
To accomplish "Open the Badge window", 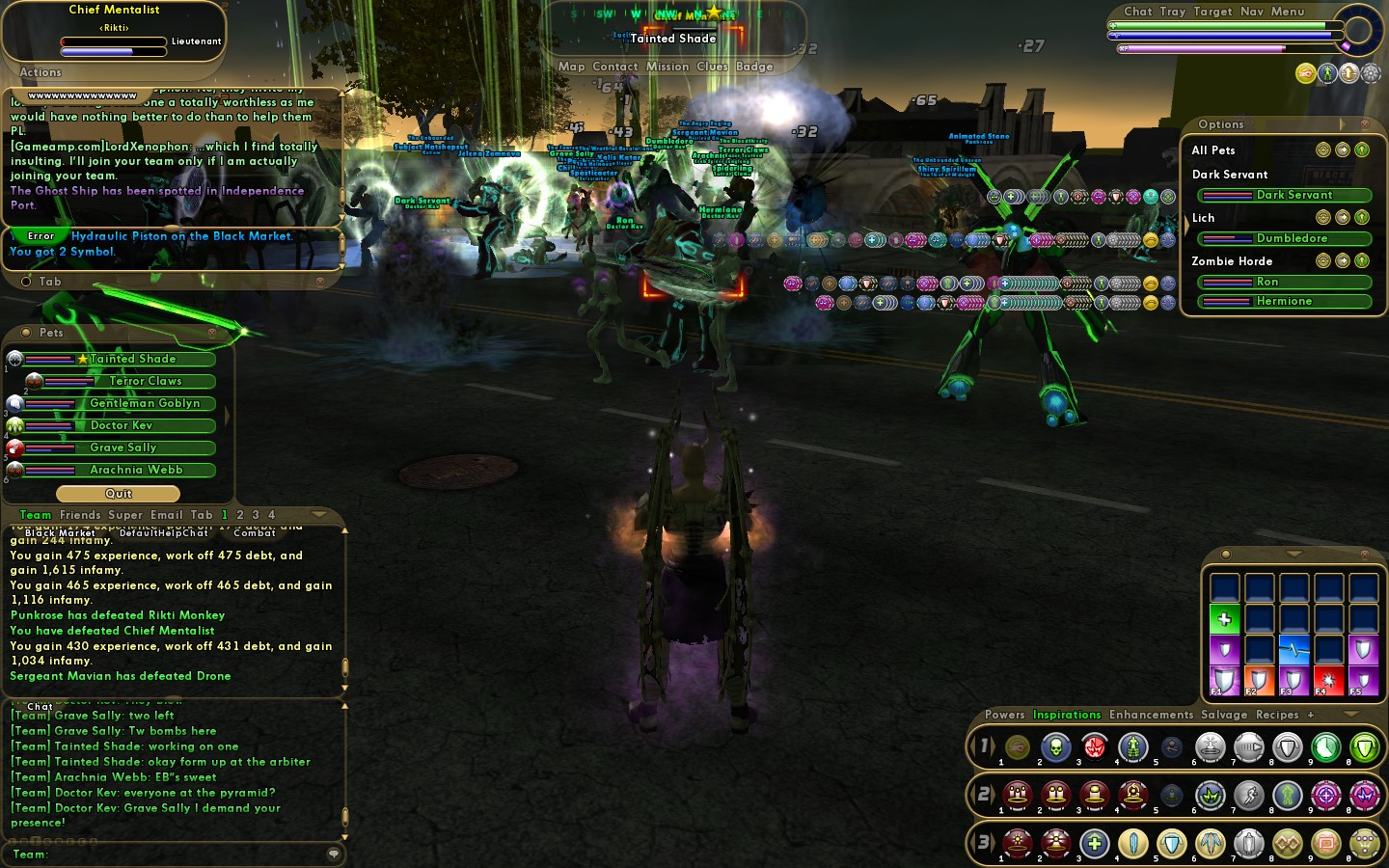I will click(x=754, y=67).
